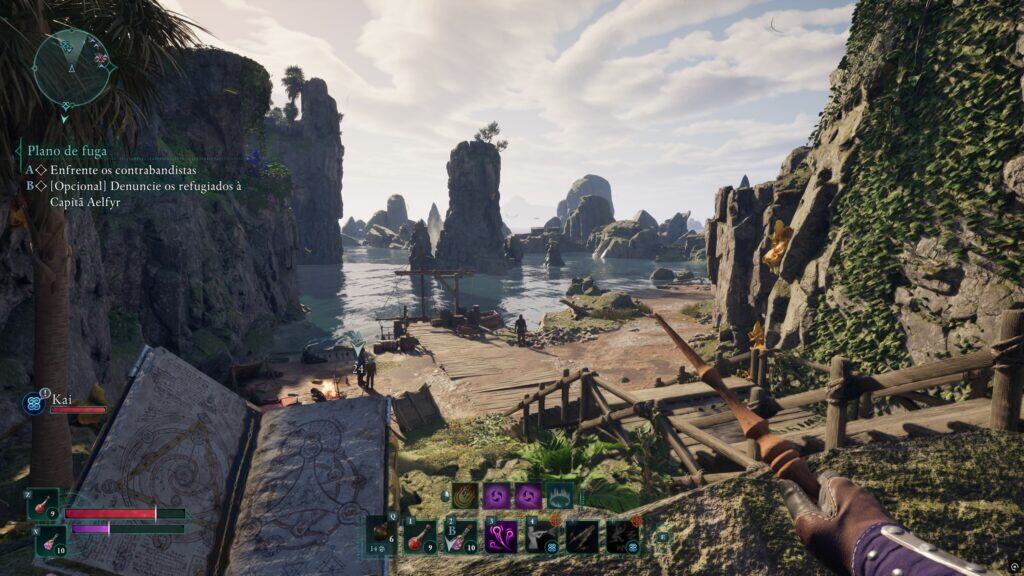Select the dark diagonal slash ability slot
The image size is (1024, 576).
coord(582,536)
